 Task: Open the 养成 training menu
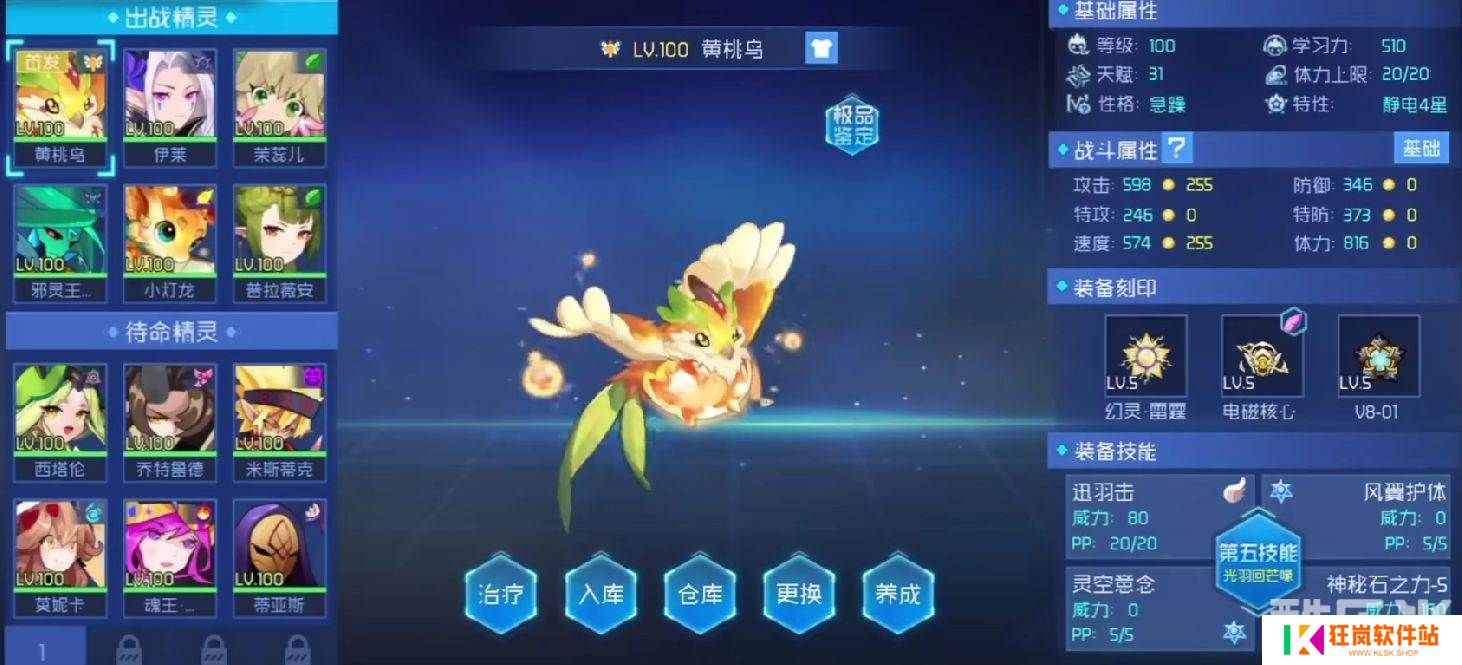tap(898, 593)
